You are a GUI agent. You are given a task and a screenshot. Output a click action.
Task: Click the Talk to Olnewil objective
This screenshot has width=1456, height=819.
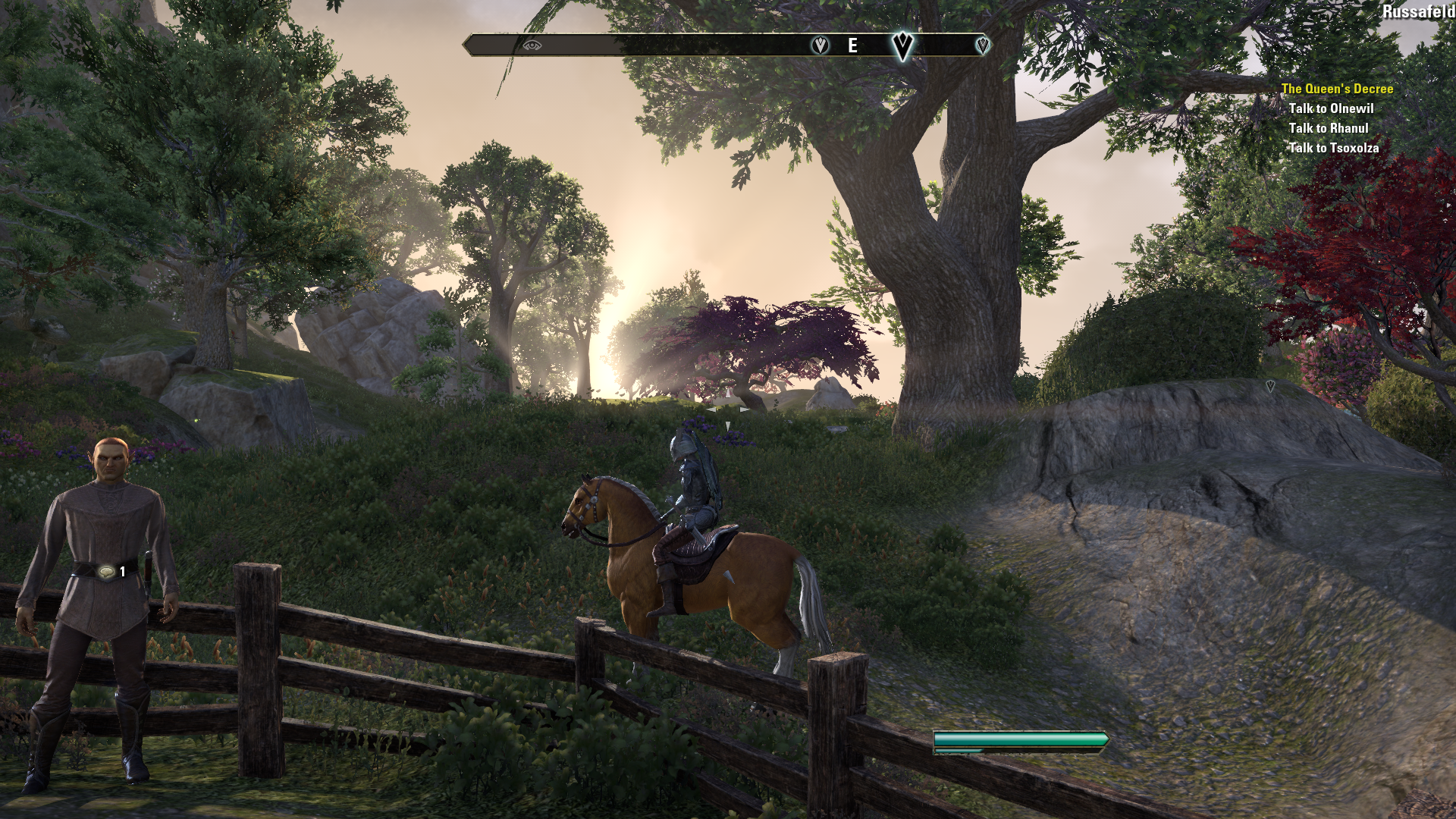(1331, 108)
